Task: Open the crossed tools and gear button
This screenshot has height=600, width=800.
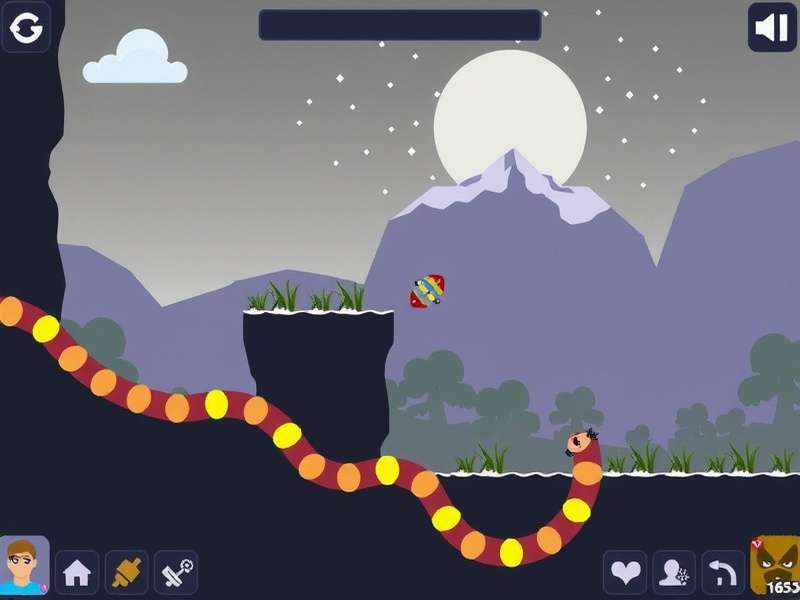Action: (x=175, y=573)
